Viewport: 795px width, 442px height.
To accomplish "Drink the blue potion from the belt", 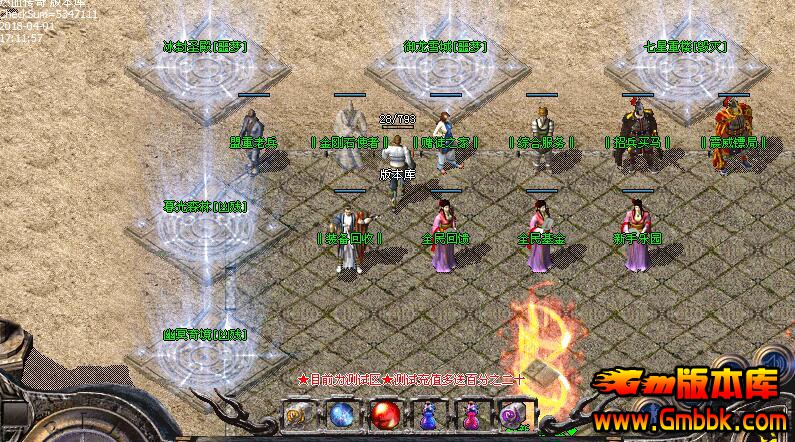I will [x=427, y=412].
